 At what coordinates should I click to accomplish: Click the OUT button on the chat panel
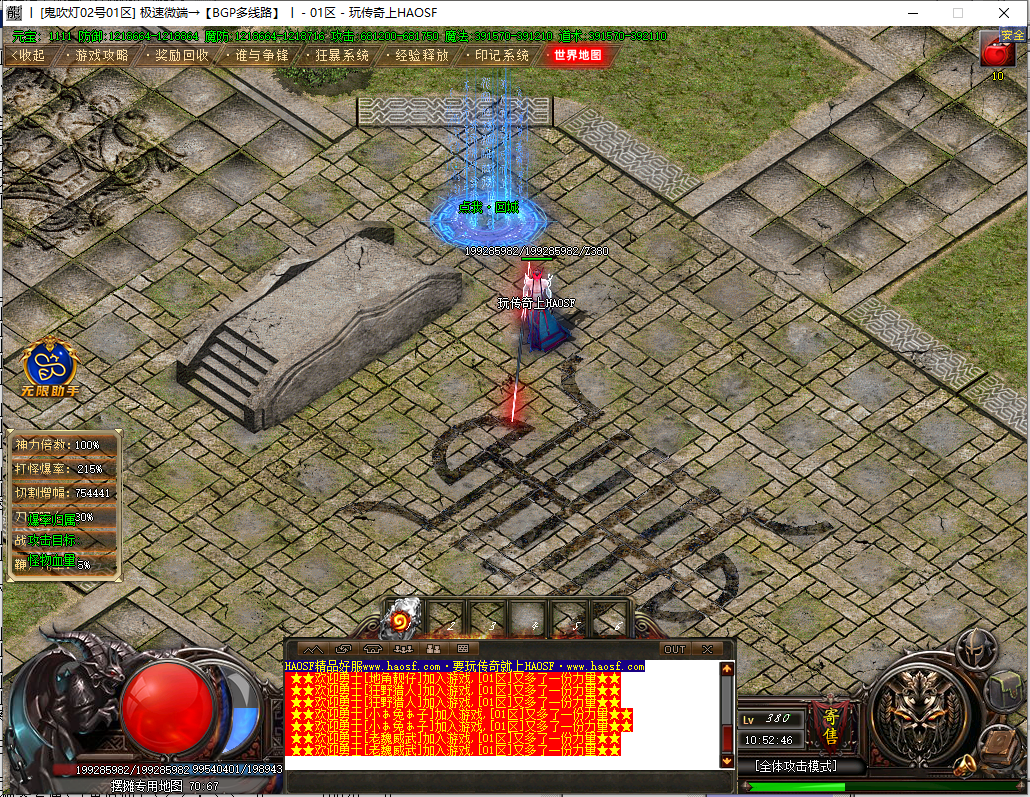(x=675, y=649)
